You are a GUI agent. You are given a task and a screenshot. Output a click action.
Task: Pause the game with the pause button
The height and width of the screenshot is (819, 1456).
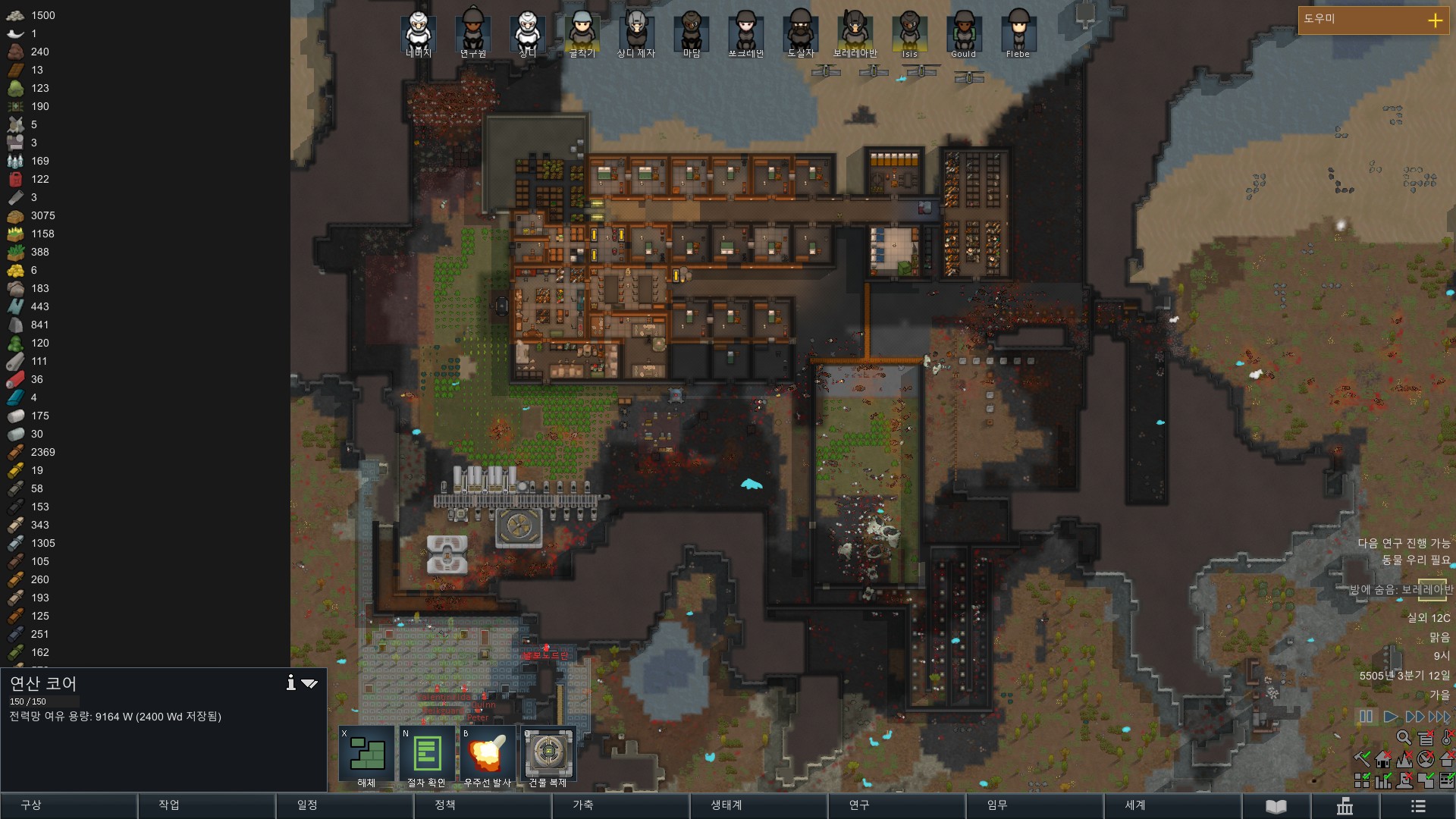1366,717
